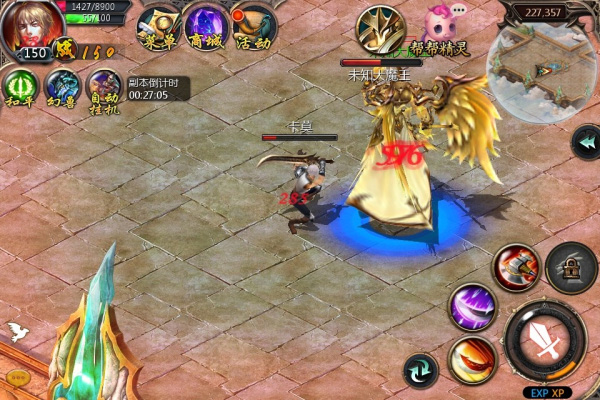Click the teal swap arrows button
The width and height of the screenshot is (600, 400).
click(420, 371)
